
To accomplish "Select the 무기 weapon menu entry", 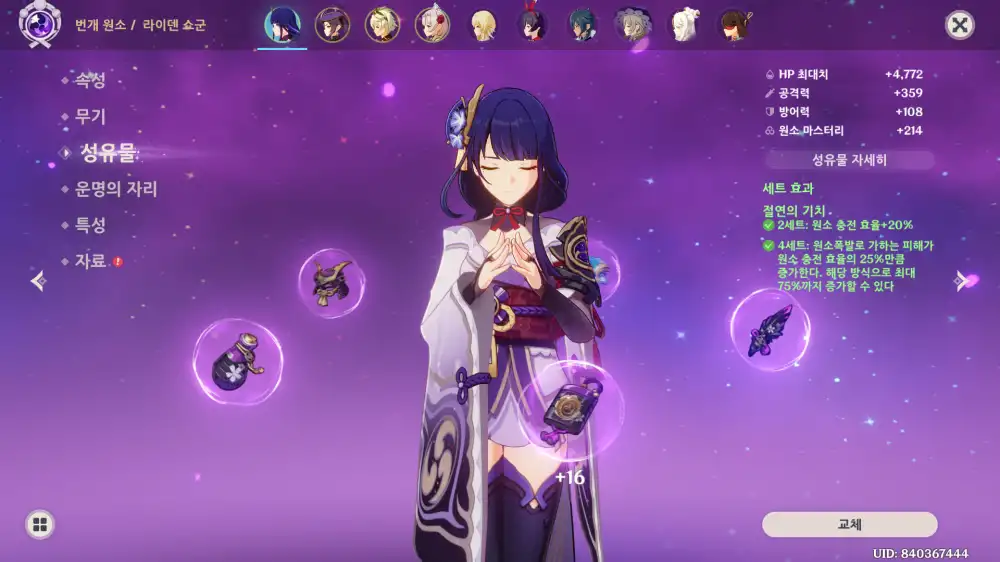I will click(90, 117).
